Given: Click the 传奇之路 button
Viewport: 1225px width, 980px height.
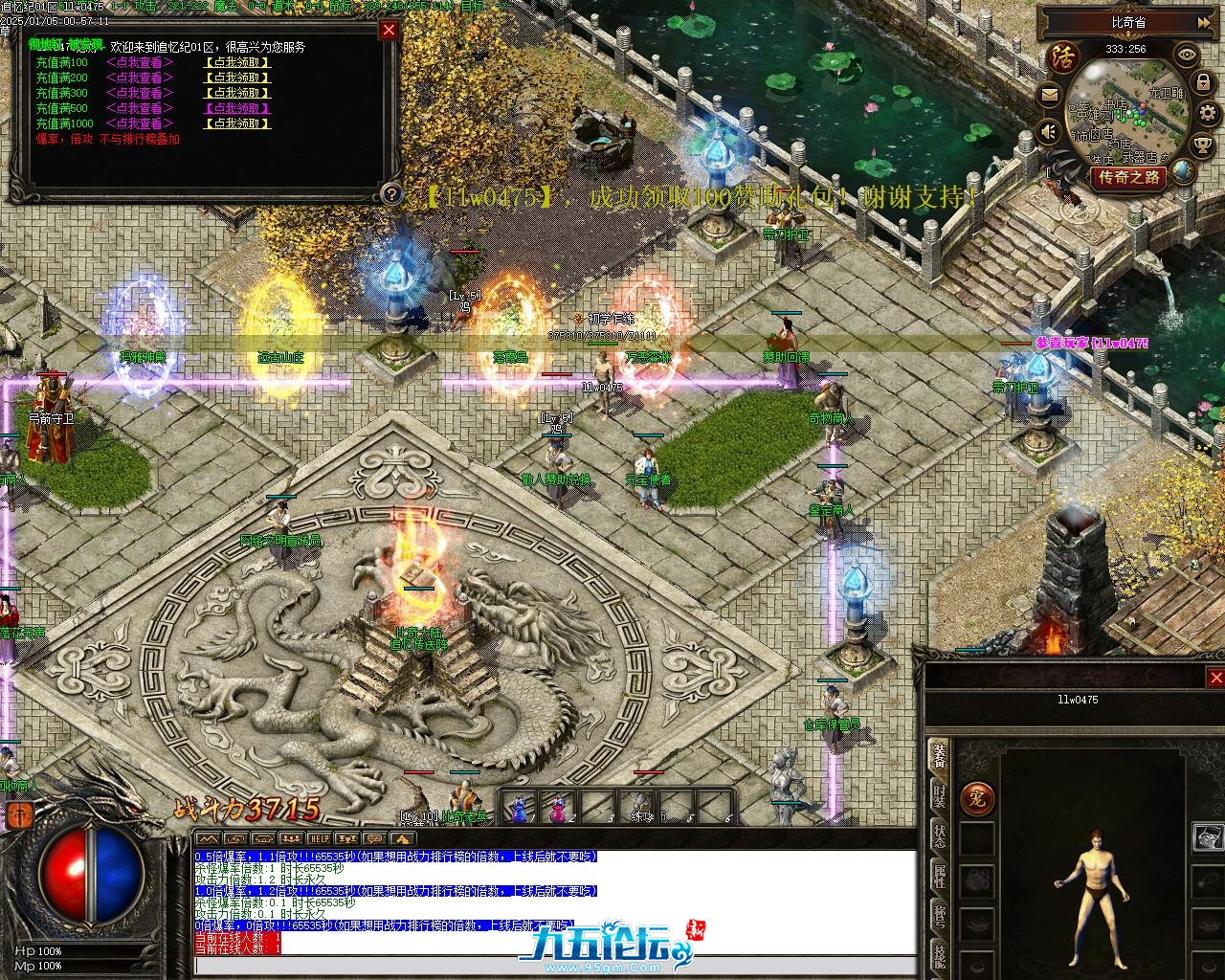Looking at the screenshot, I should point(1128,177).
